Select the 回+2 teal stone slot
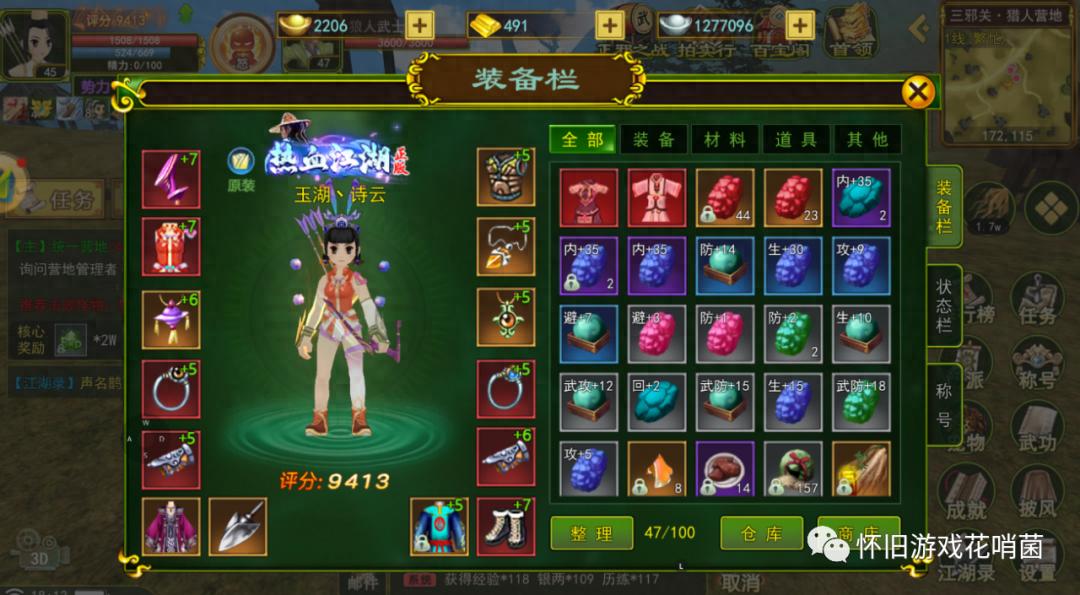 point(657,401)
